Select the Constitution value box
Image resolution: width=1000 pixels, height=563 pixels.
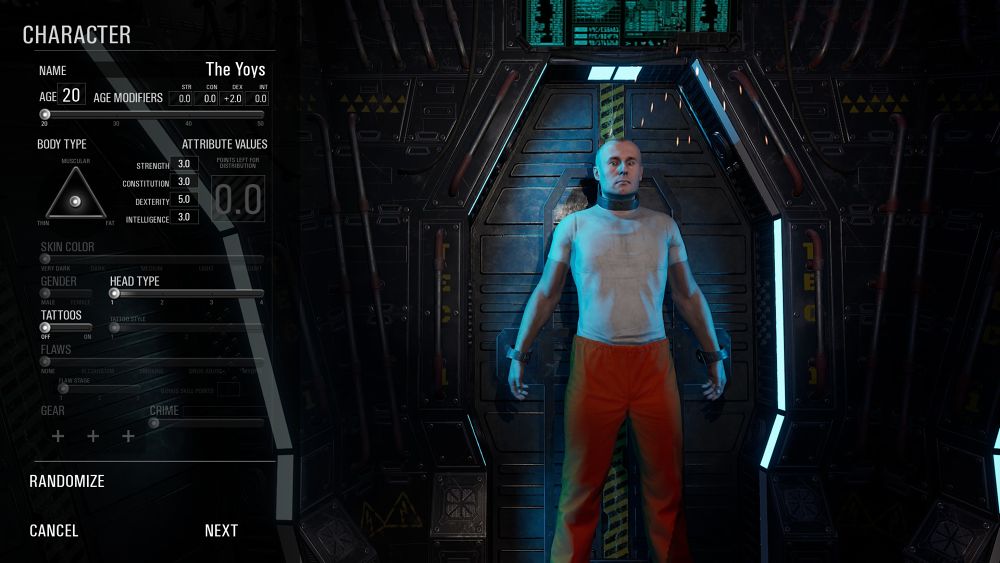185,182
